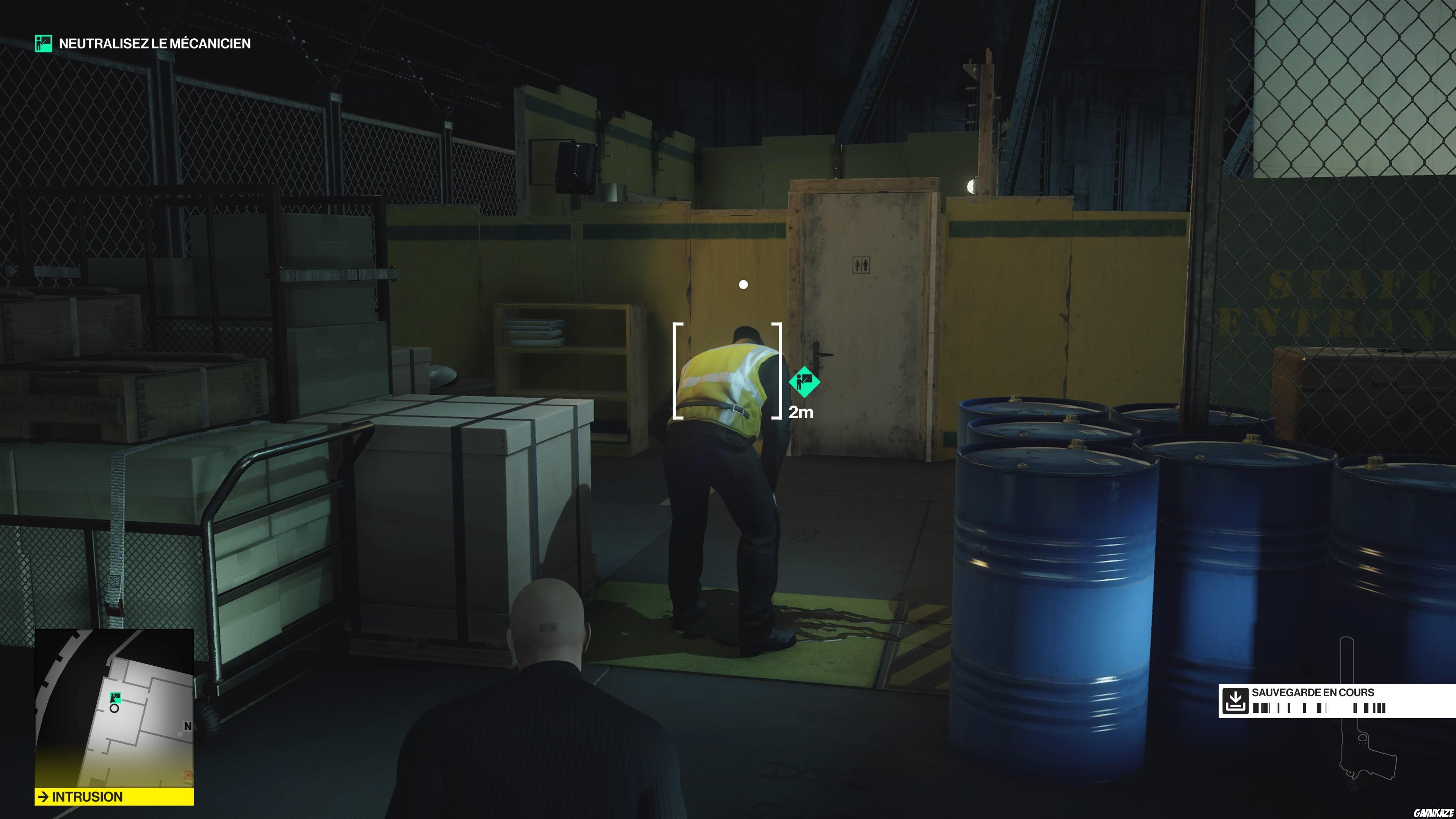Click the objective marker shown on the minimap
This screenshot has width=1456, height=819.
click(x=115, y=698)
